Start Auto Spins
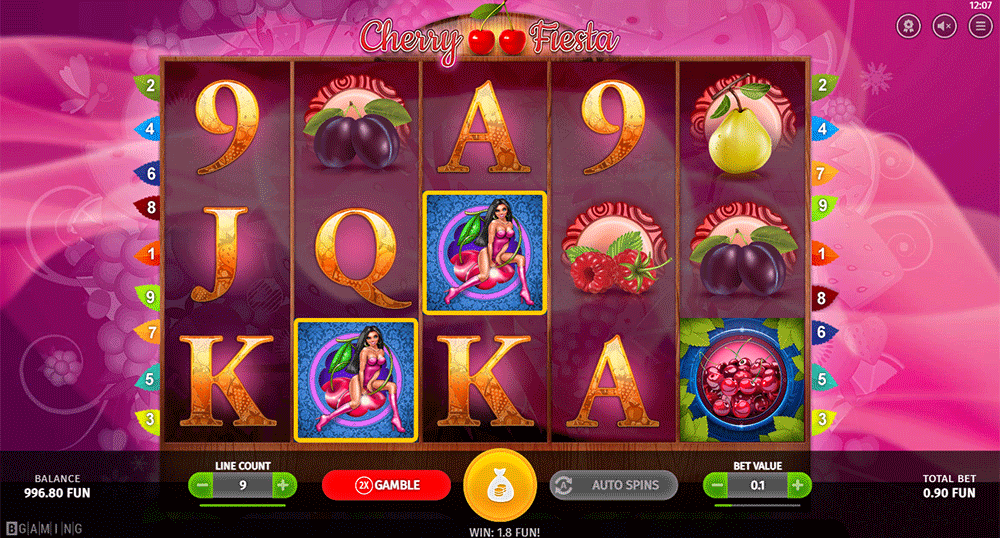The height and width of the screenshot is (538, 1000). [x=613, y=485]
